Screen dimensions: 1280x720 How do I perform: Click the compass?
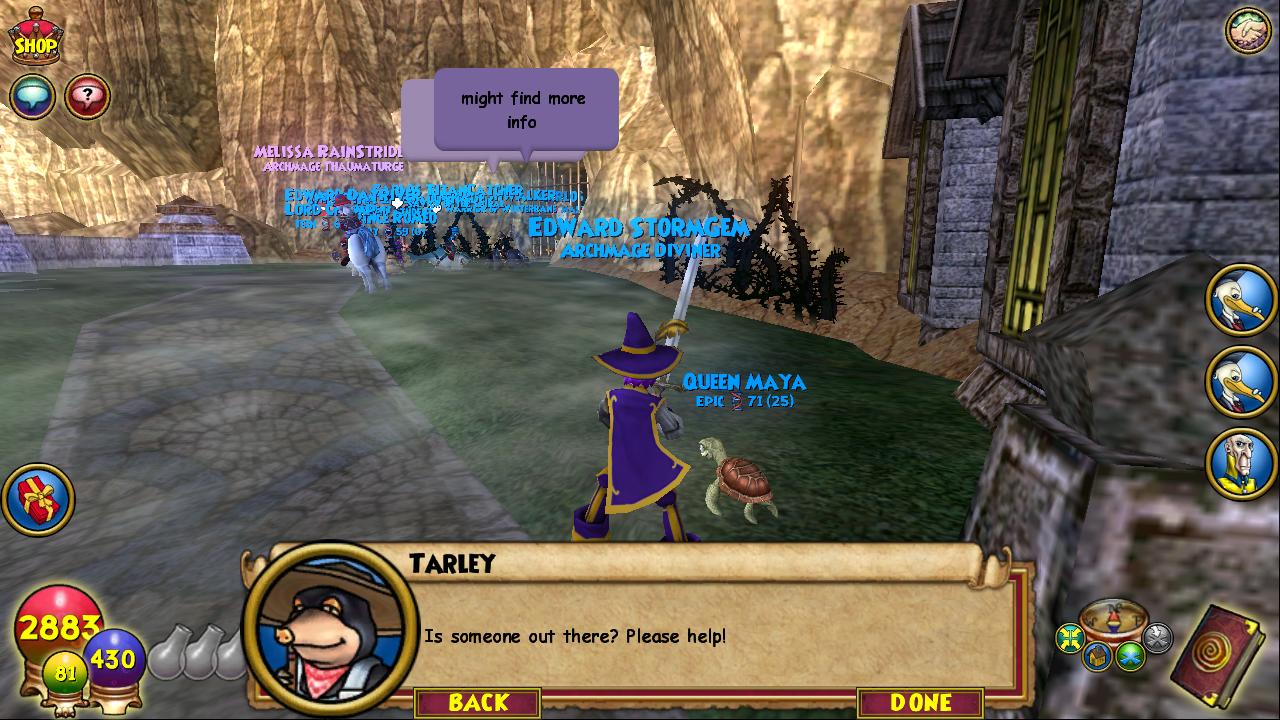tap(1113, 618)
